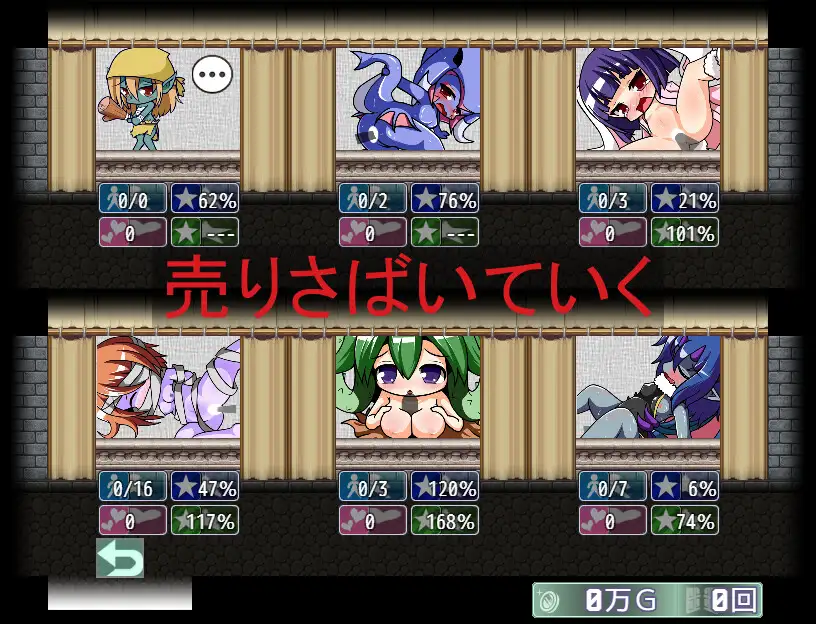Select the bandaged mummy character stall
The image size is (816, 624).
168,388
